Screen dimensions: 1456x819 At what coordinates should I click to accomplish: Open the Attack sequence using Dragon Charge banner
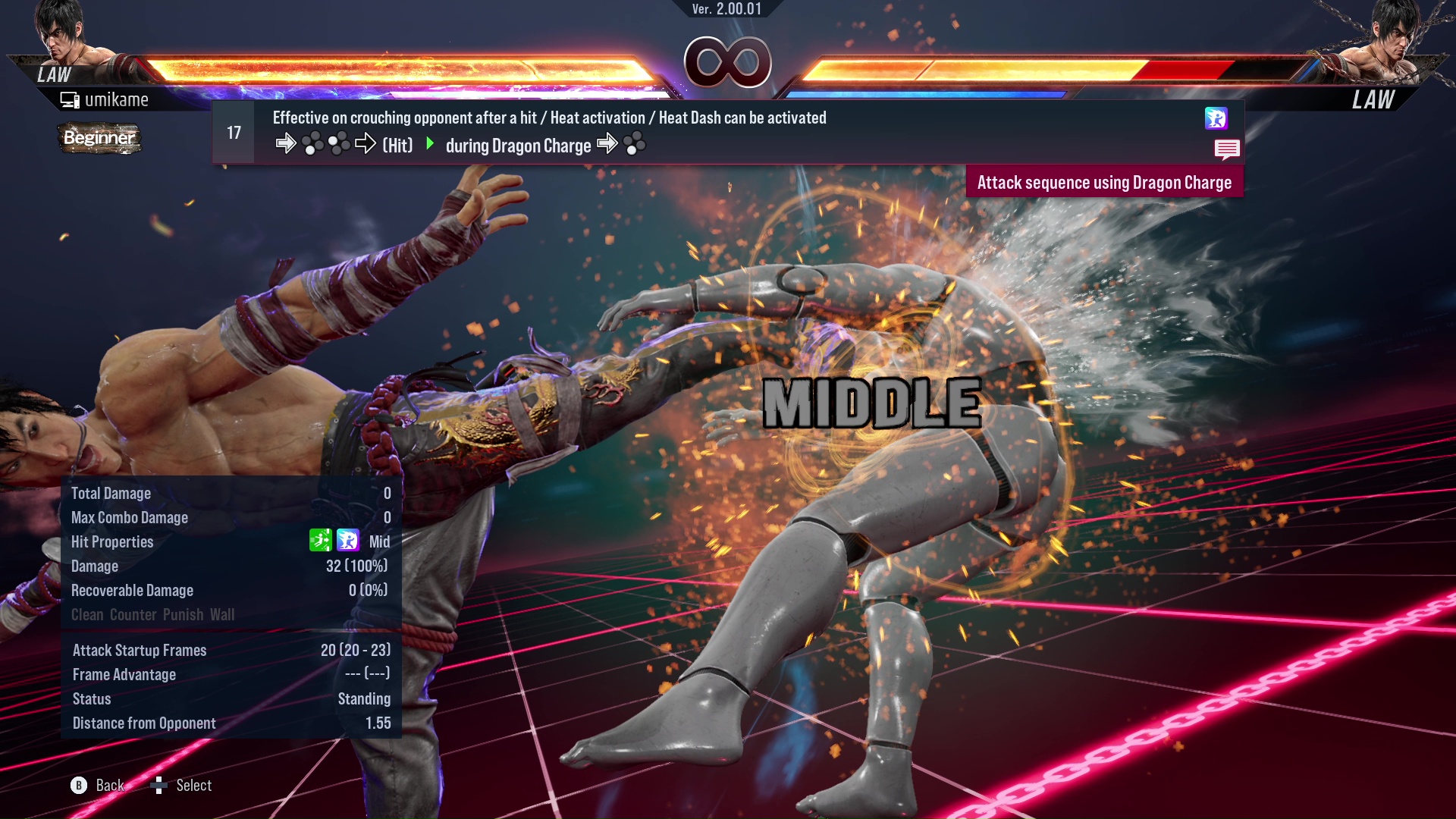[x=1104, y=182]
